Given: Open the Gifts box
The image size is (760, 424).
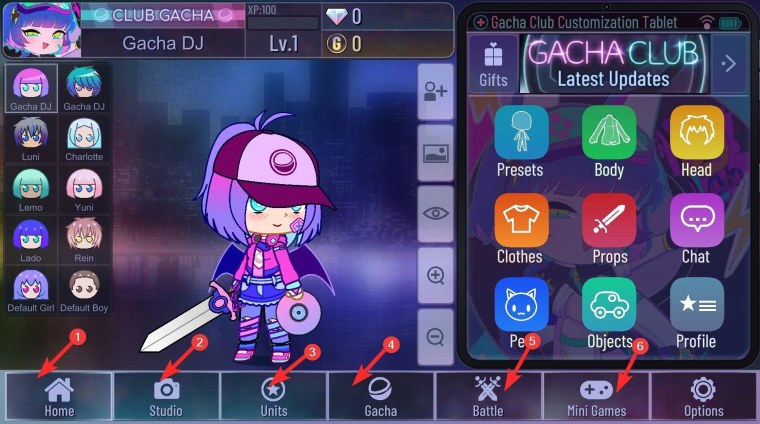Looking at the screenshot, I should click(x=493, y=63).
